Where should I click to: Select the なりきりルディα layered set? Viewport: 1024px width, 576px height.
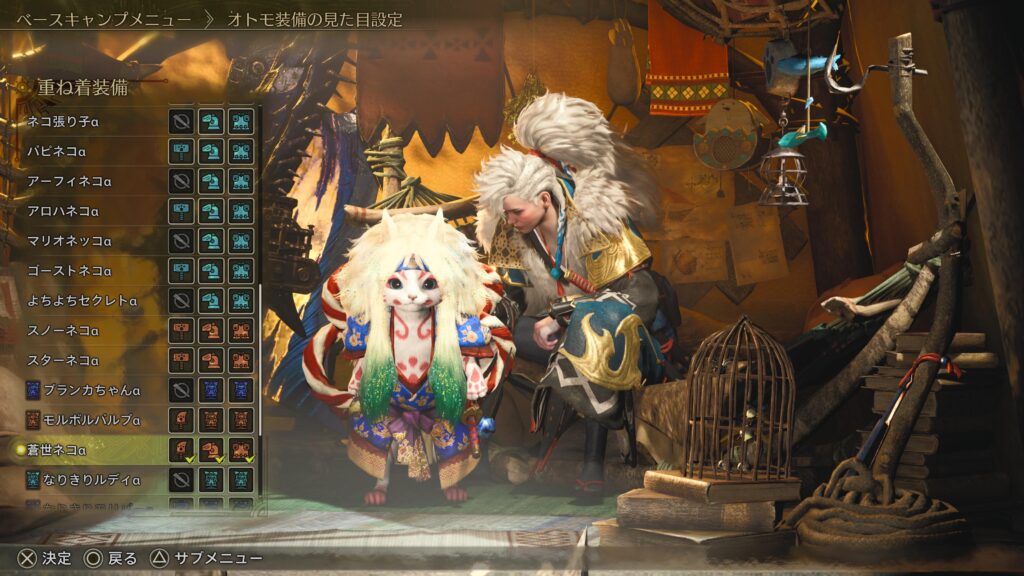[x=88, y=480]
